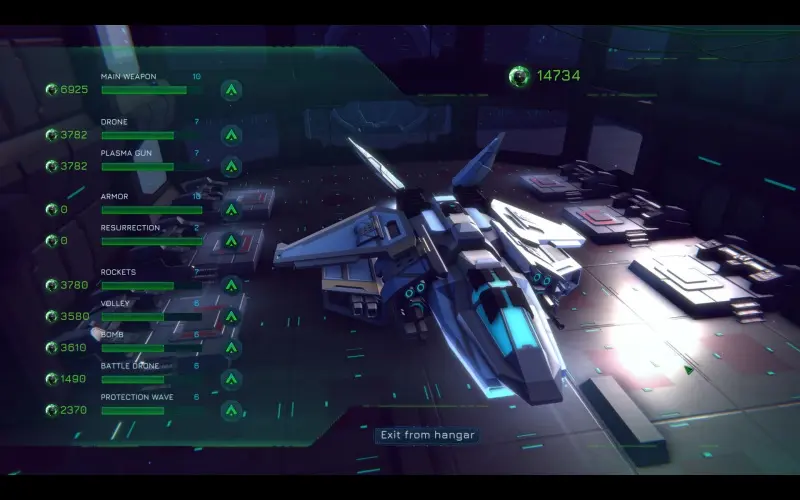Choose the Volley upgrade arrow
Image resolution: width=800 pixels, height=500 pixels.
pos(231,316)
